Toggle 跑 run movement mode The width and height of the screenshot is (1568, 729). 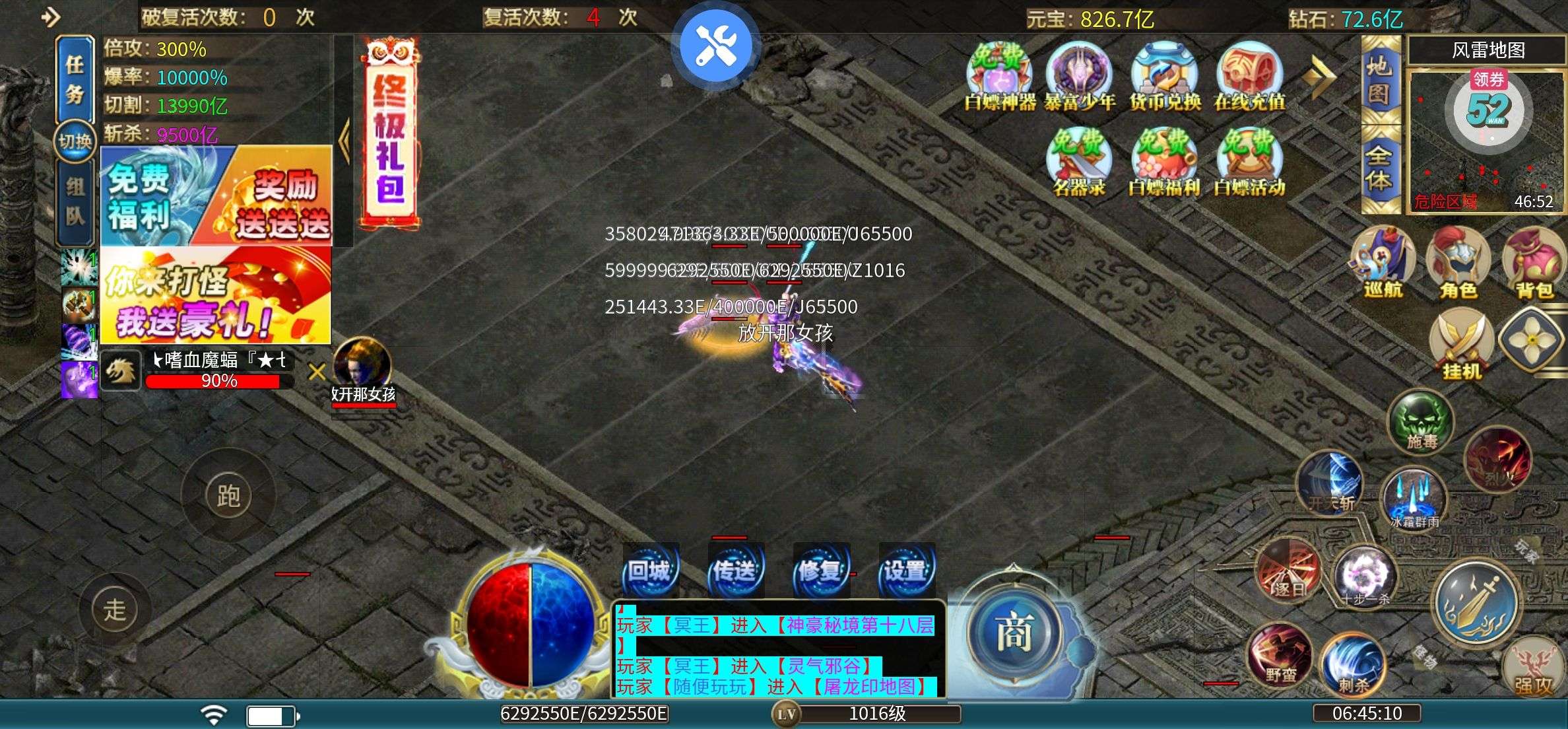click(228, 493)
